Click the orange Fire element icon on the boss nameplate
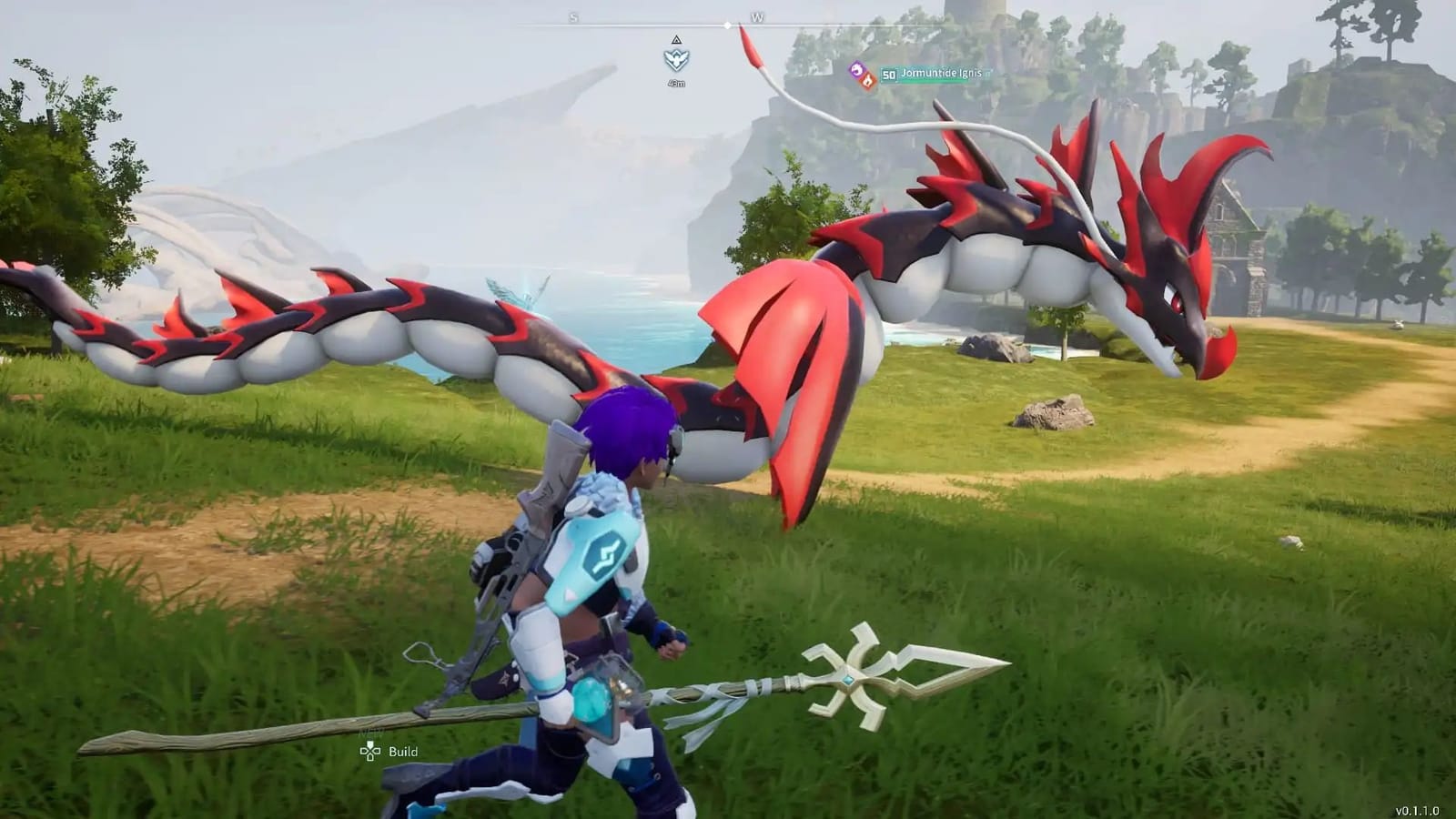This screenshot has height=819, width=1456. pyautogui.click(x=869, y=79)
